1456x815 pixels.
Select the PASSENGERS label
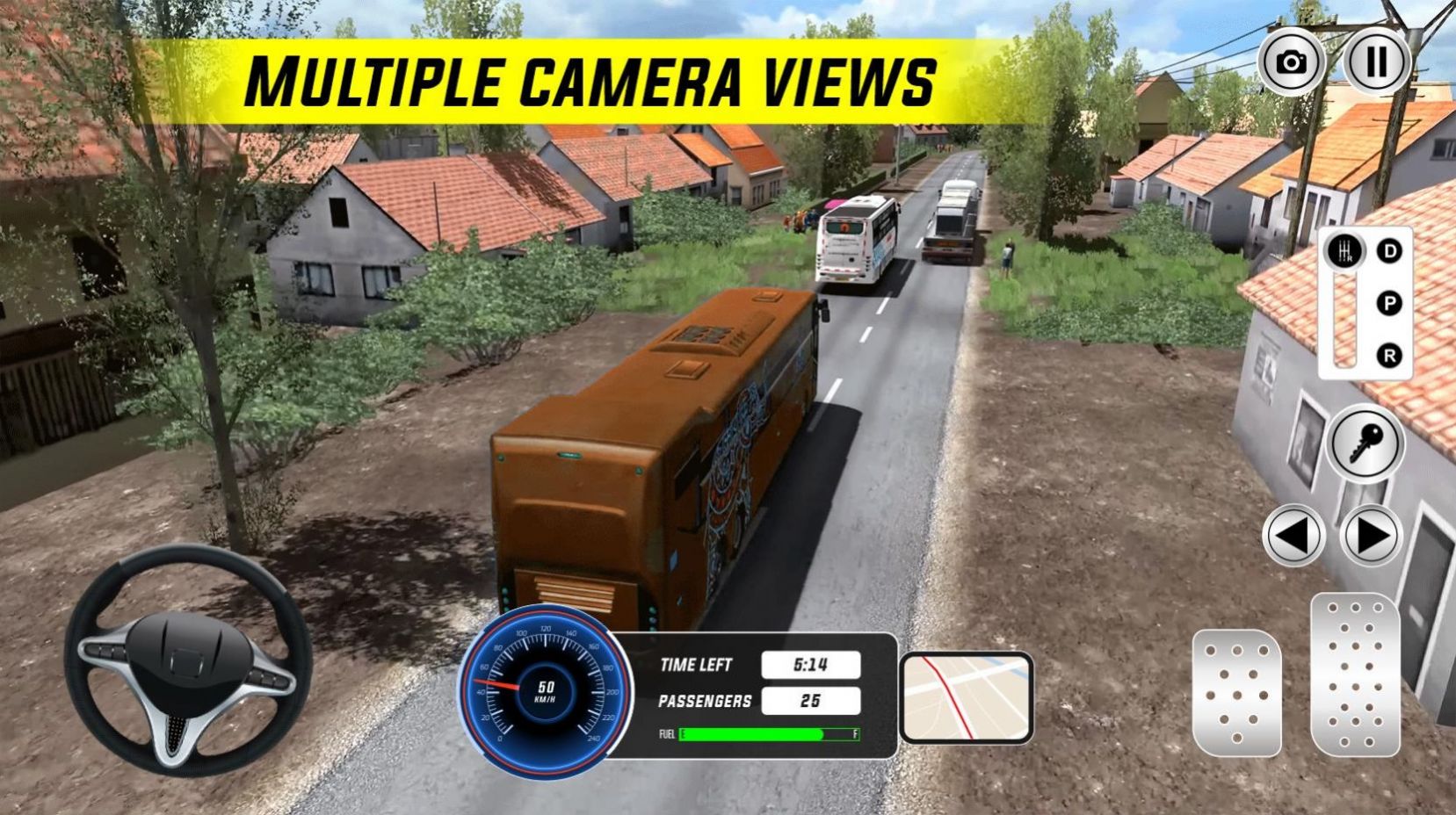707,701
